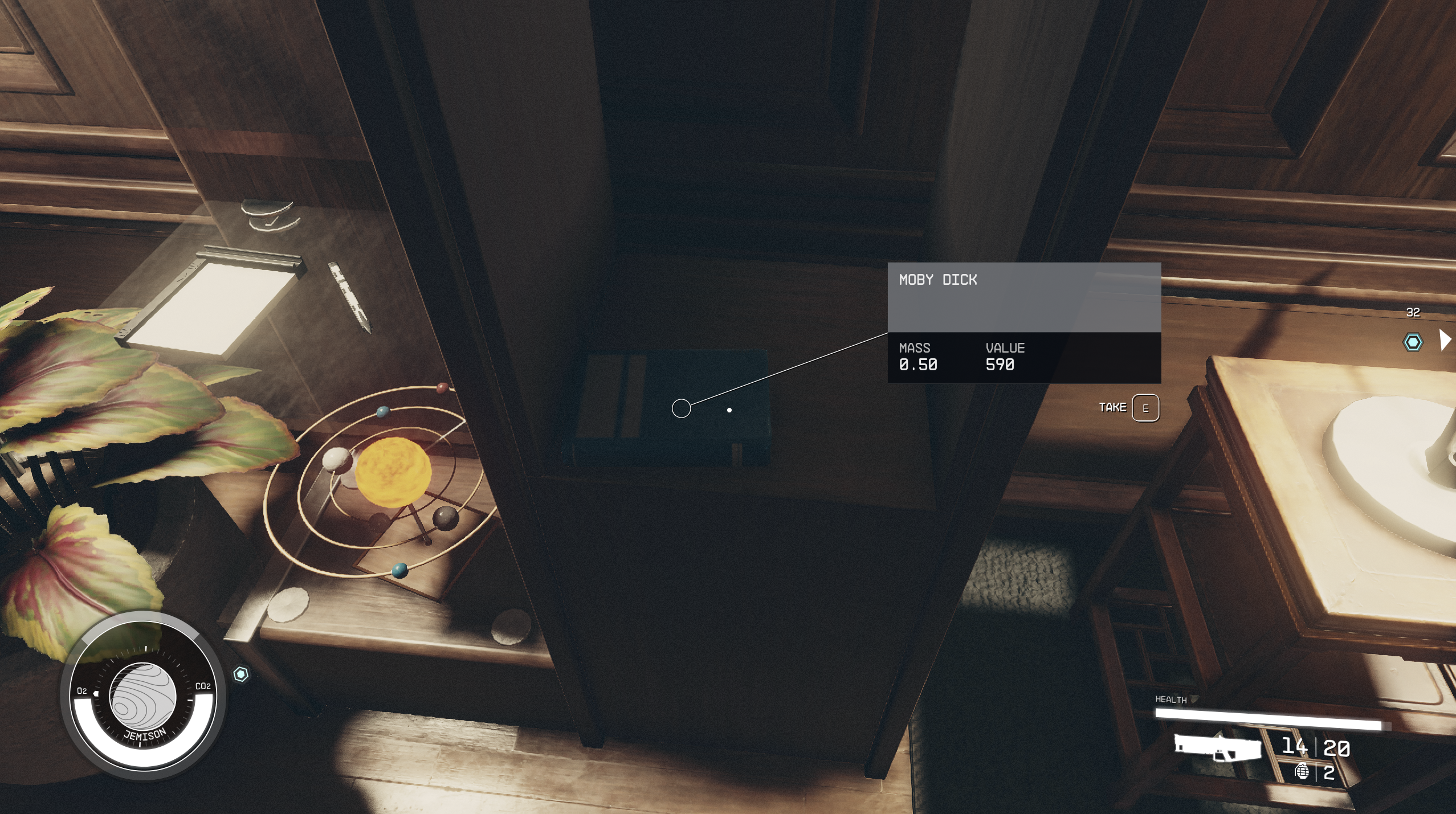Click the grenade icon
Screen dimensions: 1456x814
pyautogui.click(x=1302, y=772)
